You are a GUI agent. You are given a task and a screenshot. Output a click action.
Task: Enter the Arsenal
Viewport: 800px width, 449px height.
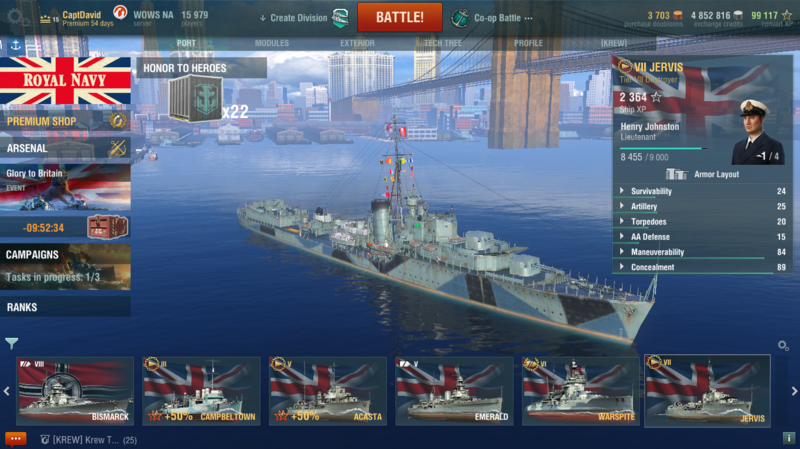tap(65, 148)
